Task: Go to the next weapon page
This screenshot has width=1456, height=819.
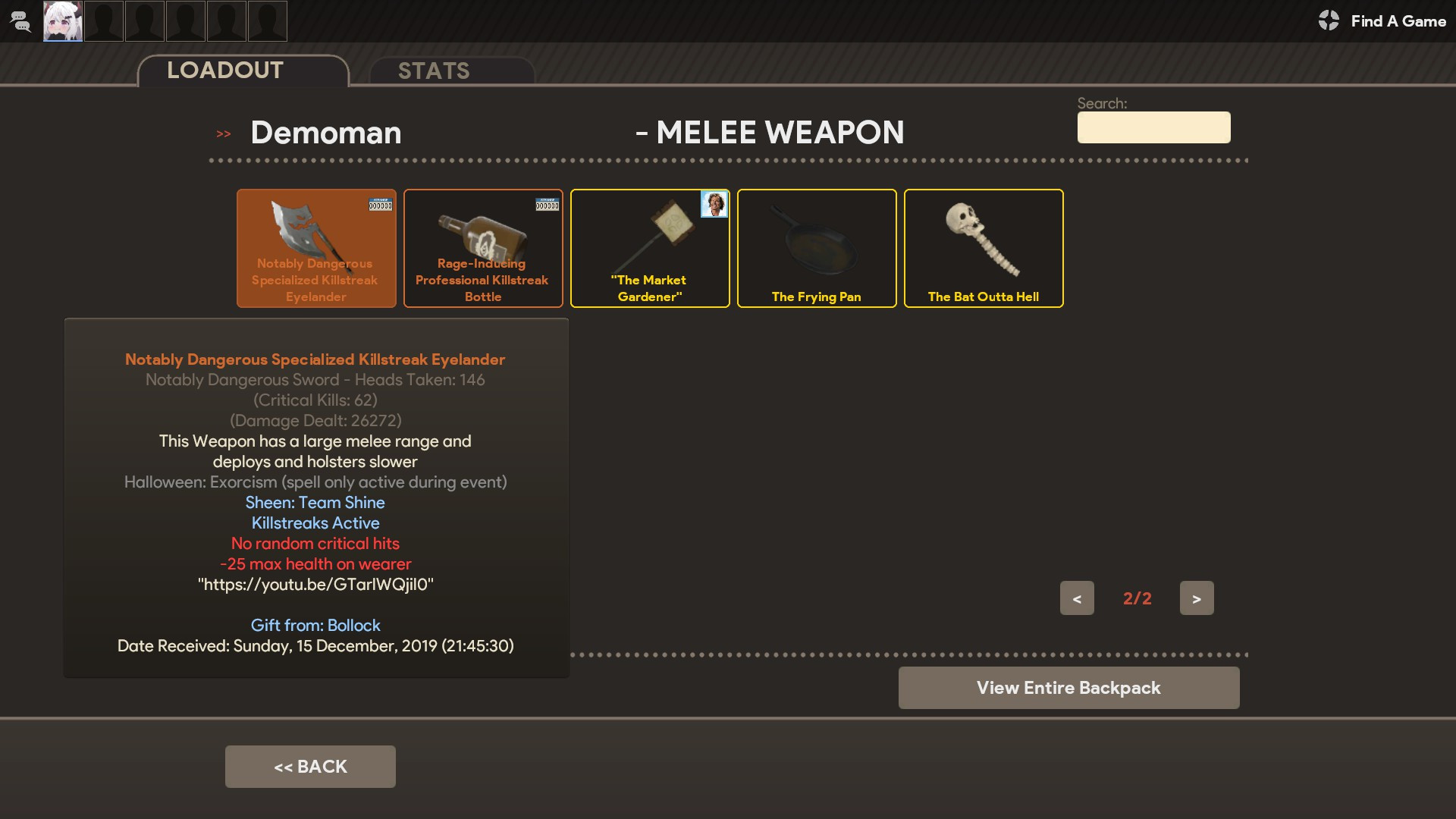Action: (x=1196, y=598)
